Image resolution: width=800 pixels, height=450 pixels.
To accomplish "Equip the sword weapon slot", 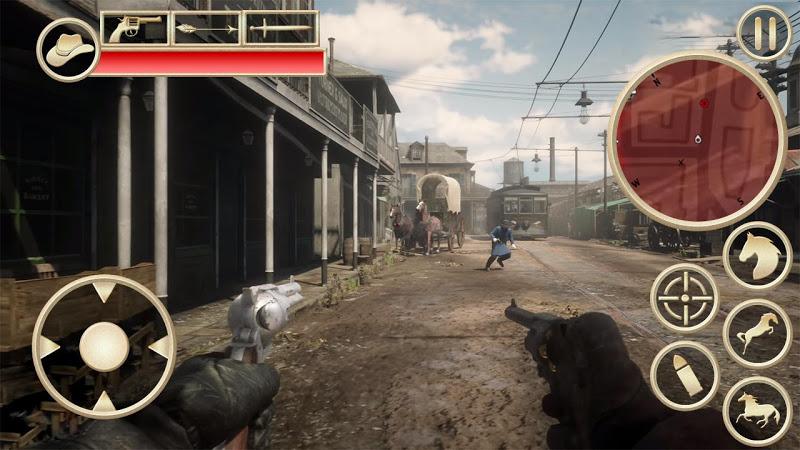I will pos(281,28).
